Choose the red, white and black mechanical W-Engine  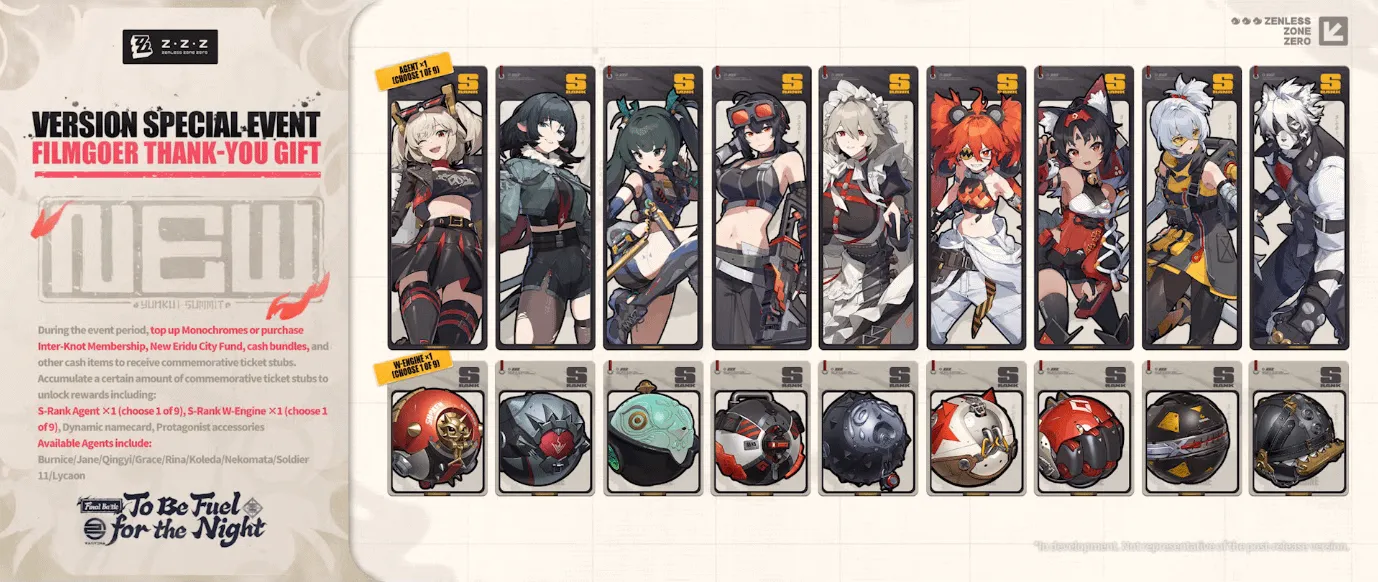(x=761, y=429)
